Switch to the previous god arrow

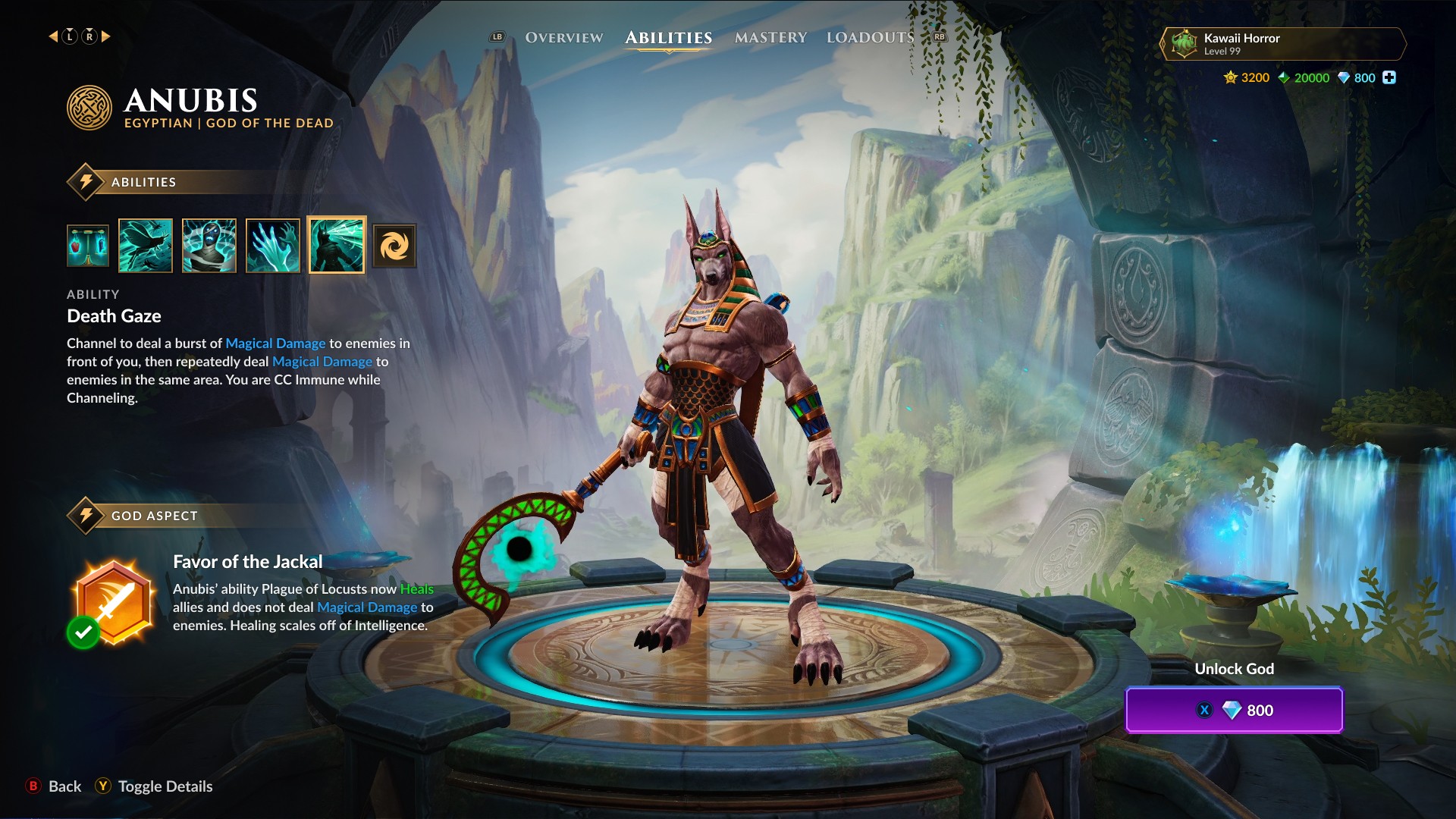(x=53, y=36)
